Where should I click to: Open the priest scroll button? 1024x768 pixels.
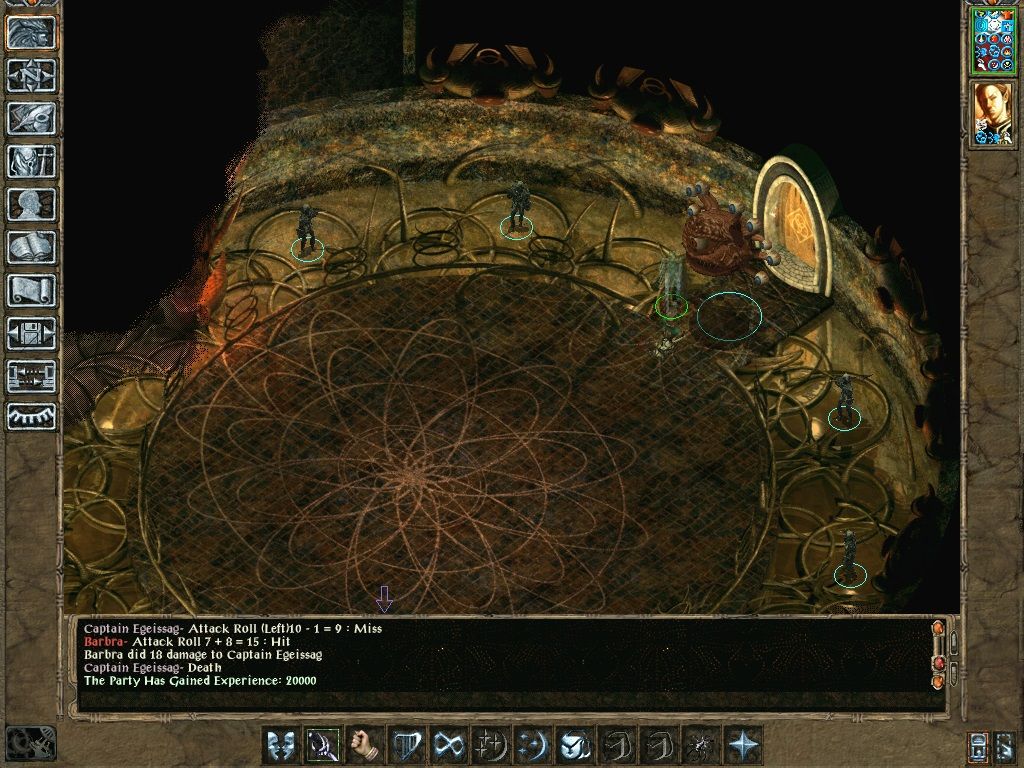pos(32,290)
